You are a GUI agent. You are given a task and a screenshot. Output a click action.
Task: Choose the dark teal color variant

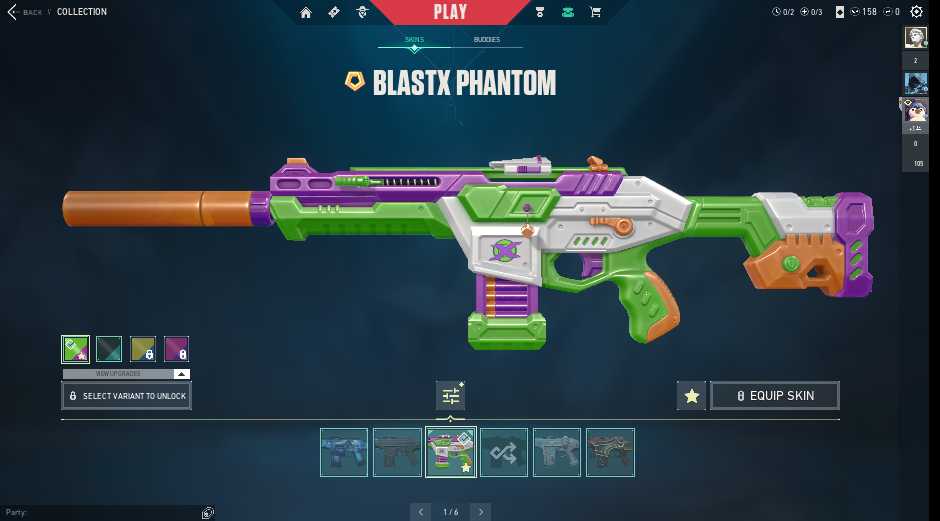pyautogui.click(x=109, y=349)
